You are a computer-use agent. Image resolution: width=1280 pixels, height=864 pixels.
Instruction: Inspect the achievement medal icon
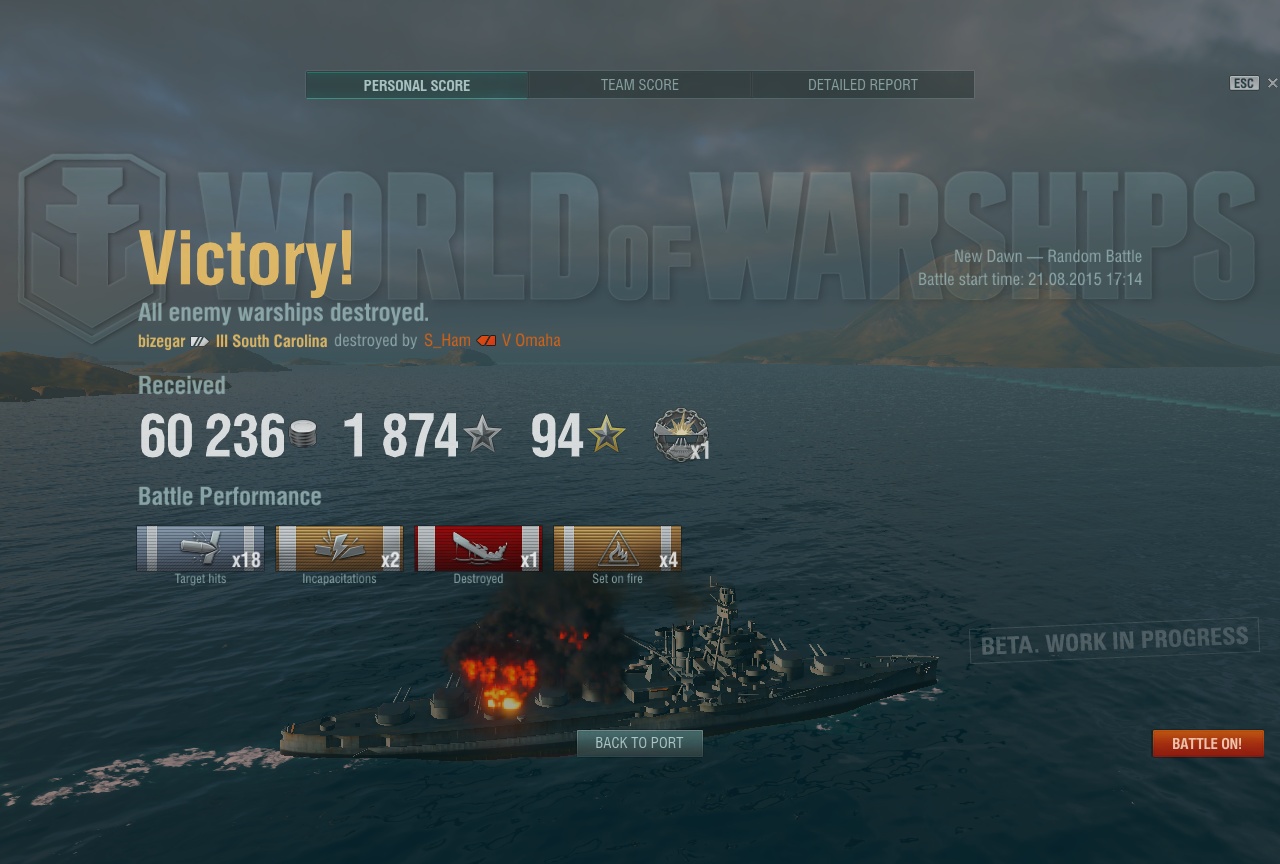(x=681, y=435)
